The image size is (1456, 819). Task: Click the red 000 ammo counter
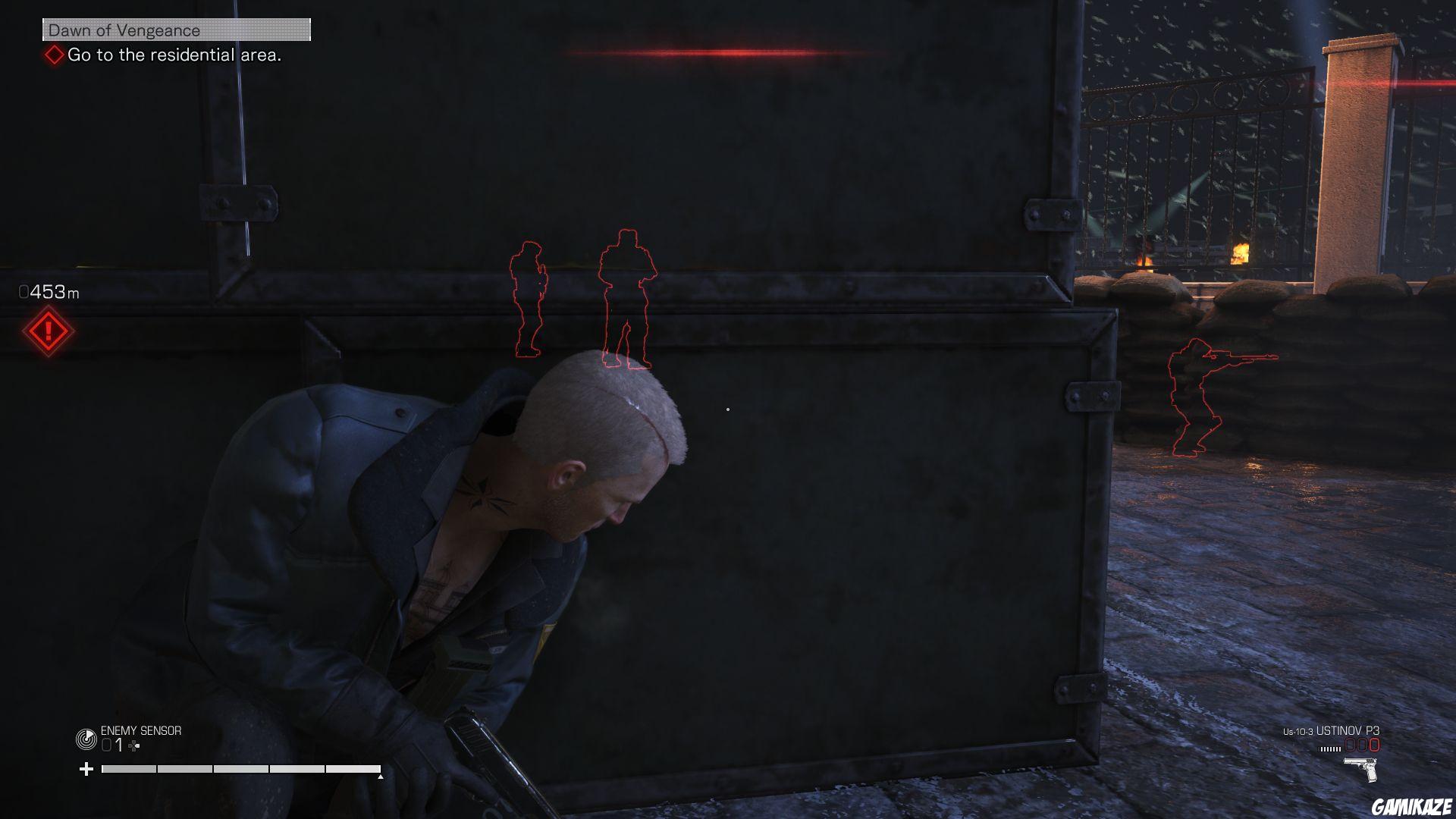(1362, 745)
